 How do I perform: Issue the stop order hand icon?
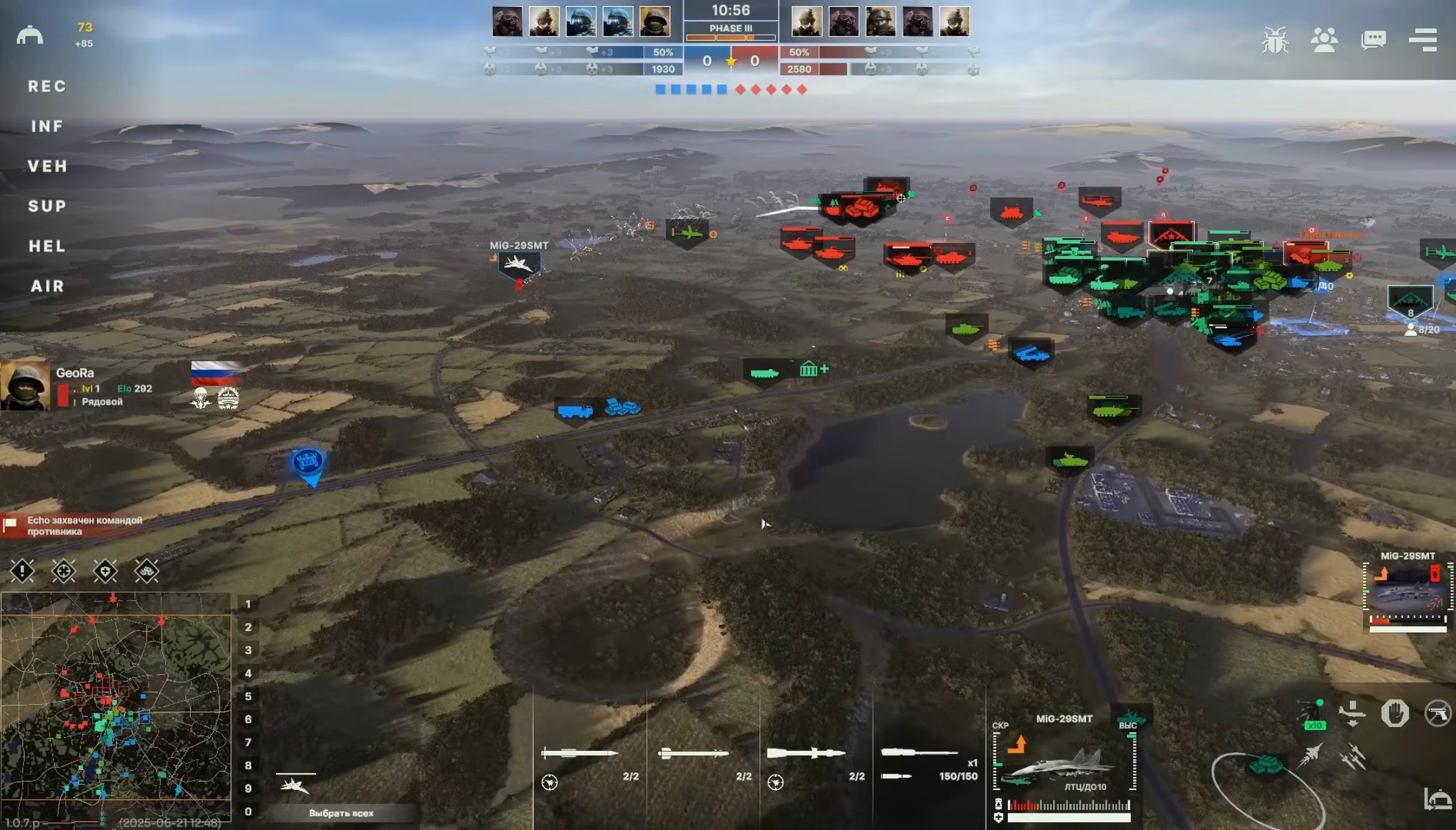tap(1395, 714)
